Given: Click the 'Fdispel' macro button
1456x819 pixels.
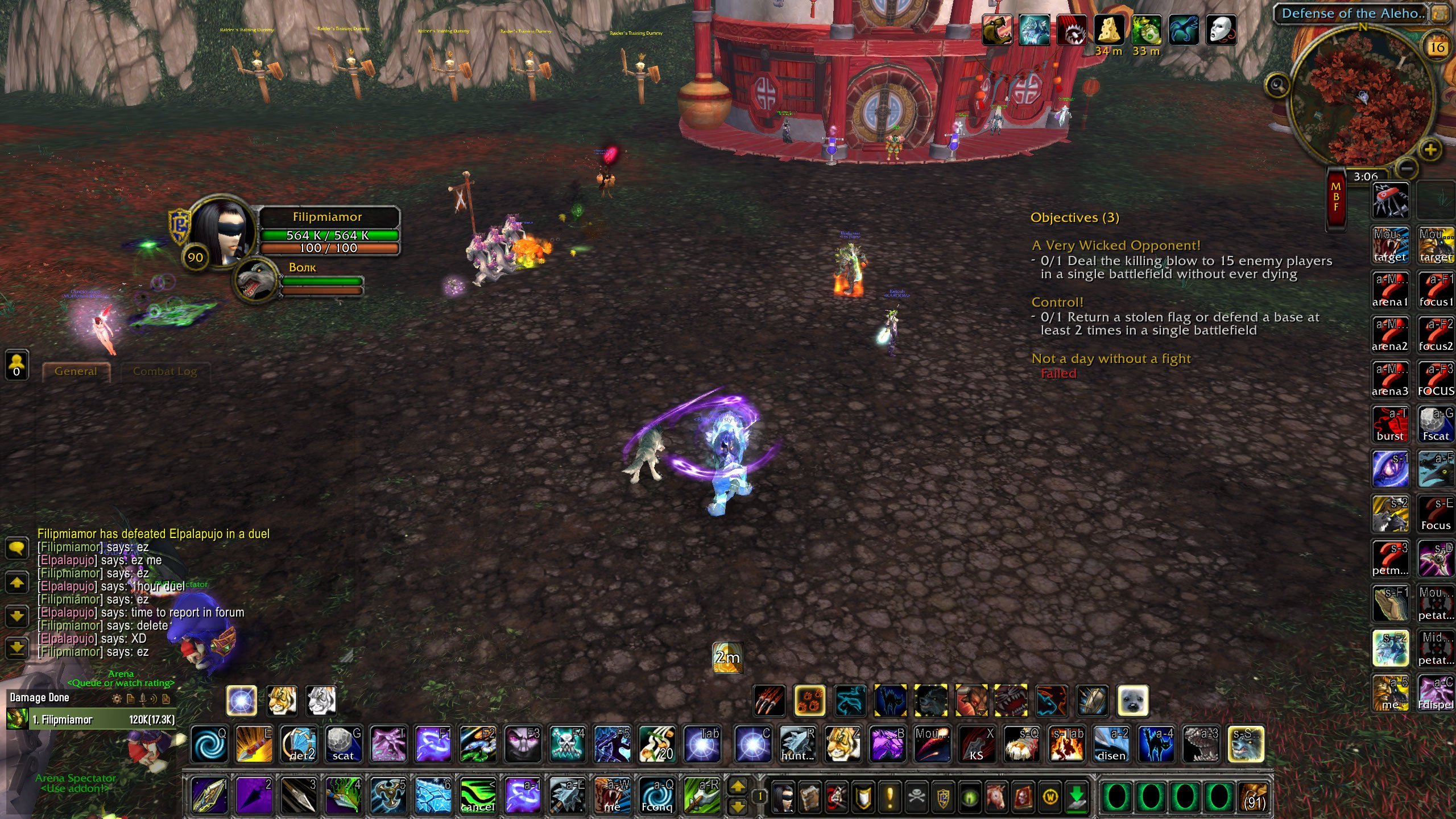Looking at the screenshot, I should [x=1436, y=692].
